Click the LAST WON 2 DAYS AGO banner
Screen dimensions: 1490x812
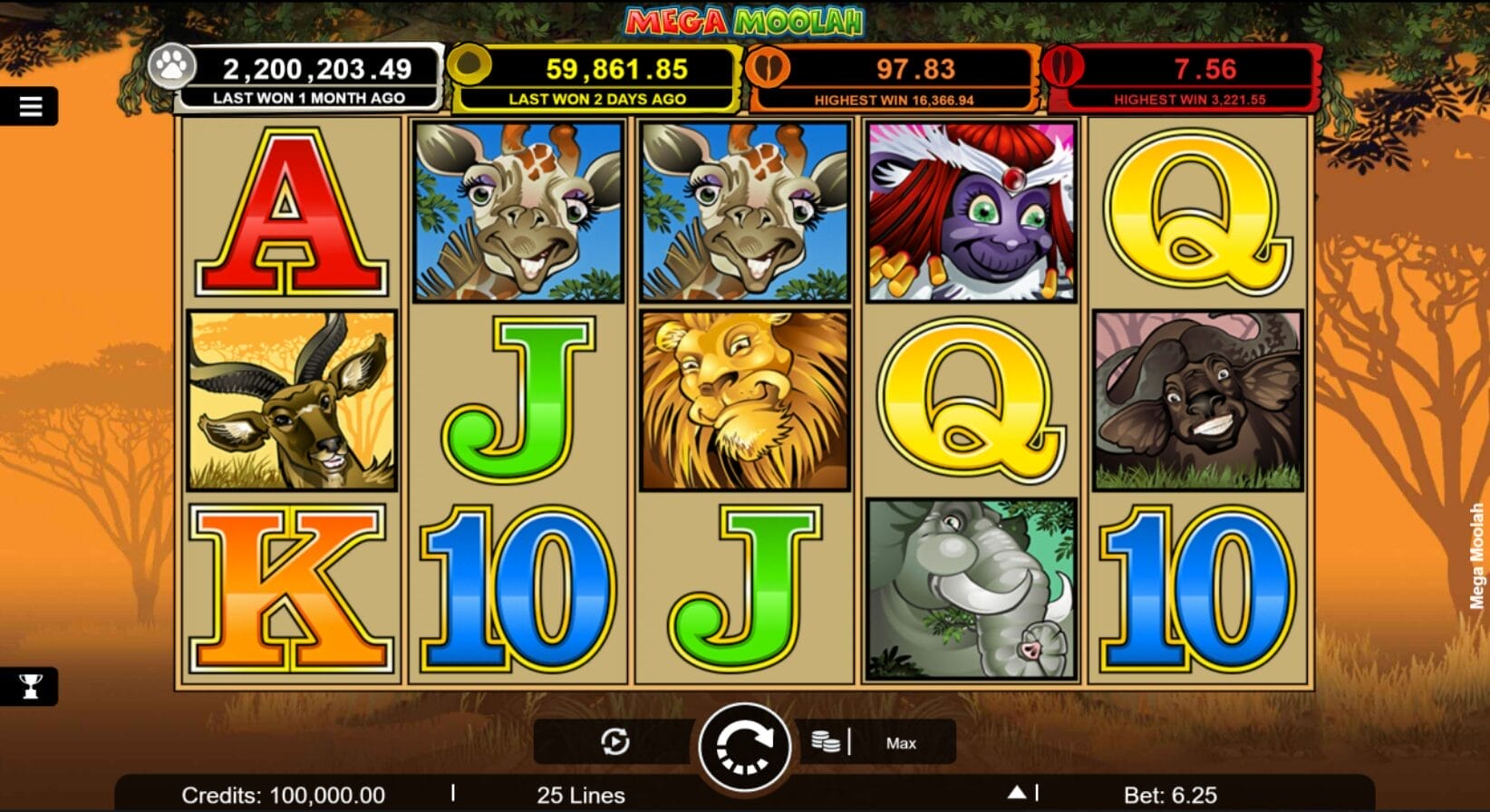597,96
